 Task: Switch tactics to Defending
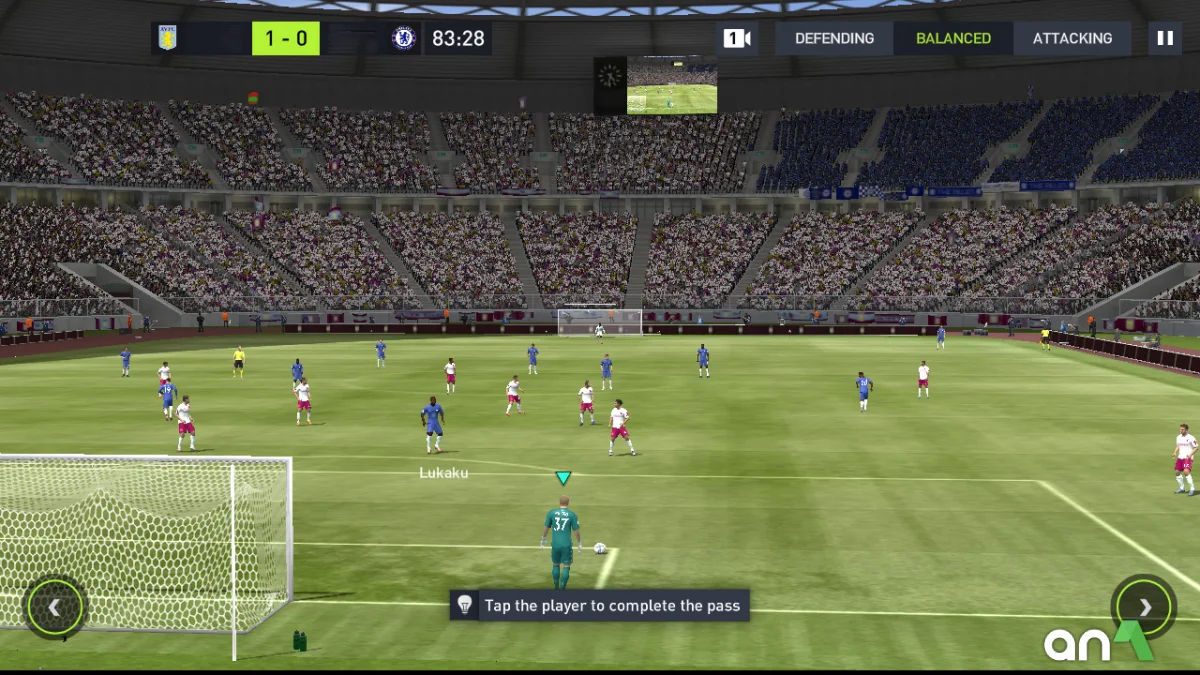coord(834,39)
